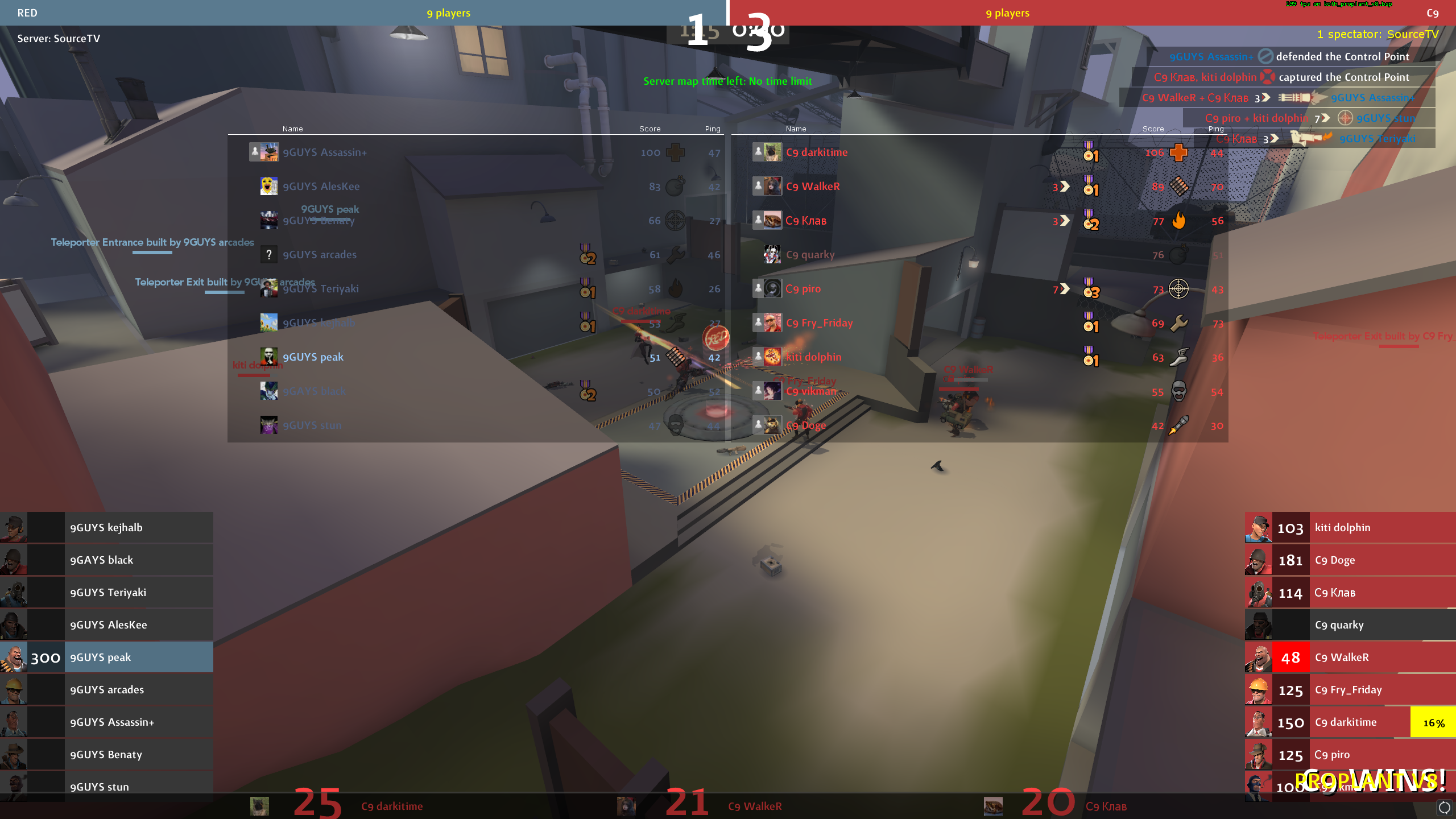Viewport: 1456px width, 819px height.
Task: Click 9GUYS Benaty in left spectator list
Action: pos(106,754)
